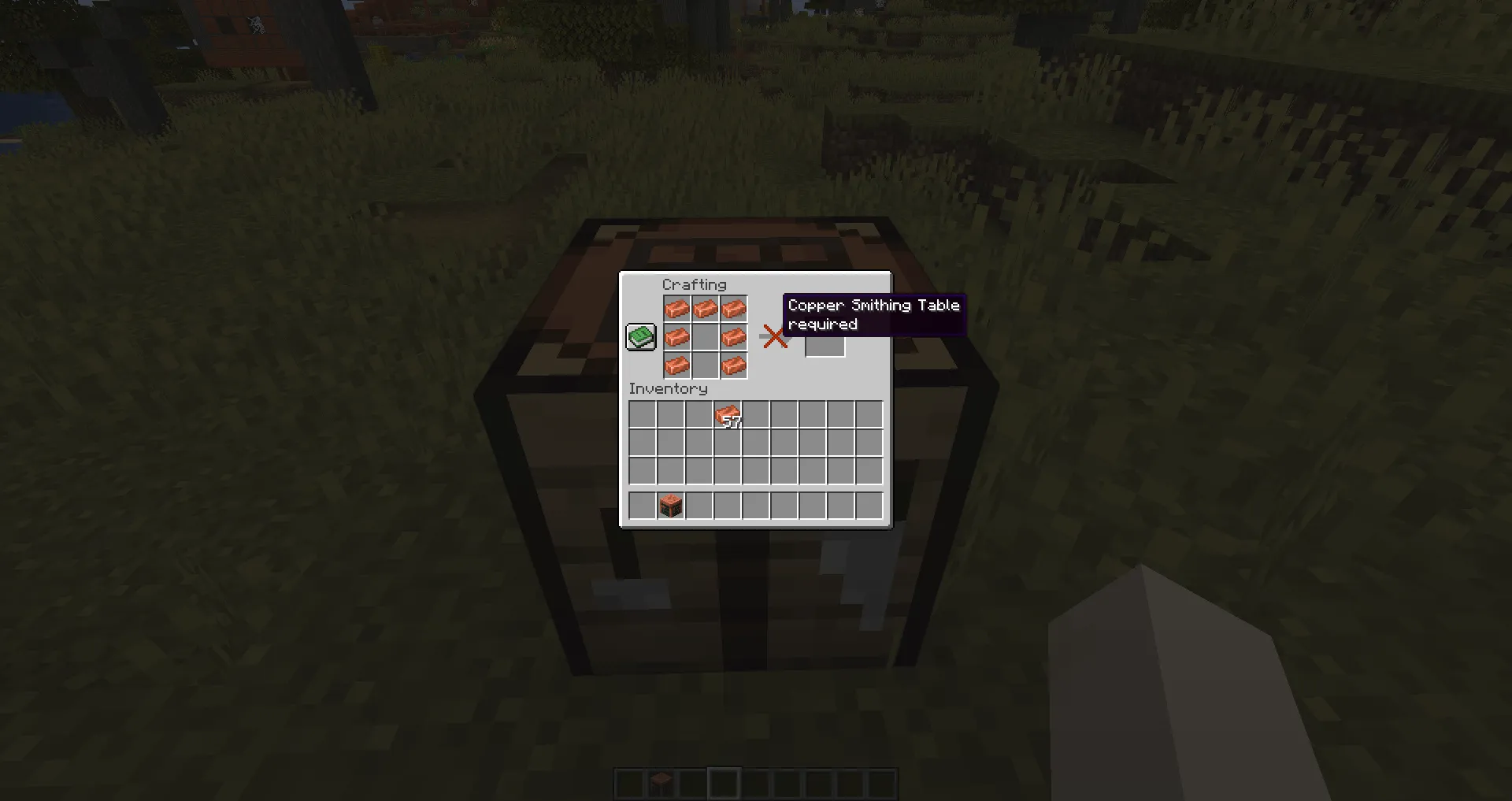The width and height of the screenshot is (1512, 801).
Task: Pick up the middle-right copper ingot
Action: tap(734, 337)
